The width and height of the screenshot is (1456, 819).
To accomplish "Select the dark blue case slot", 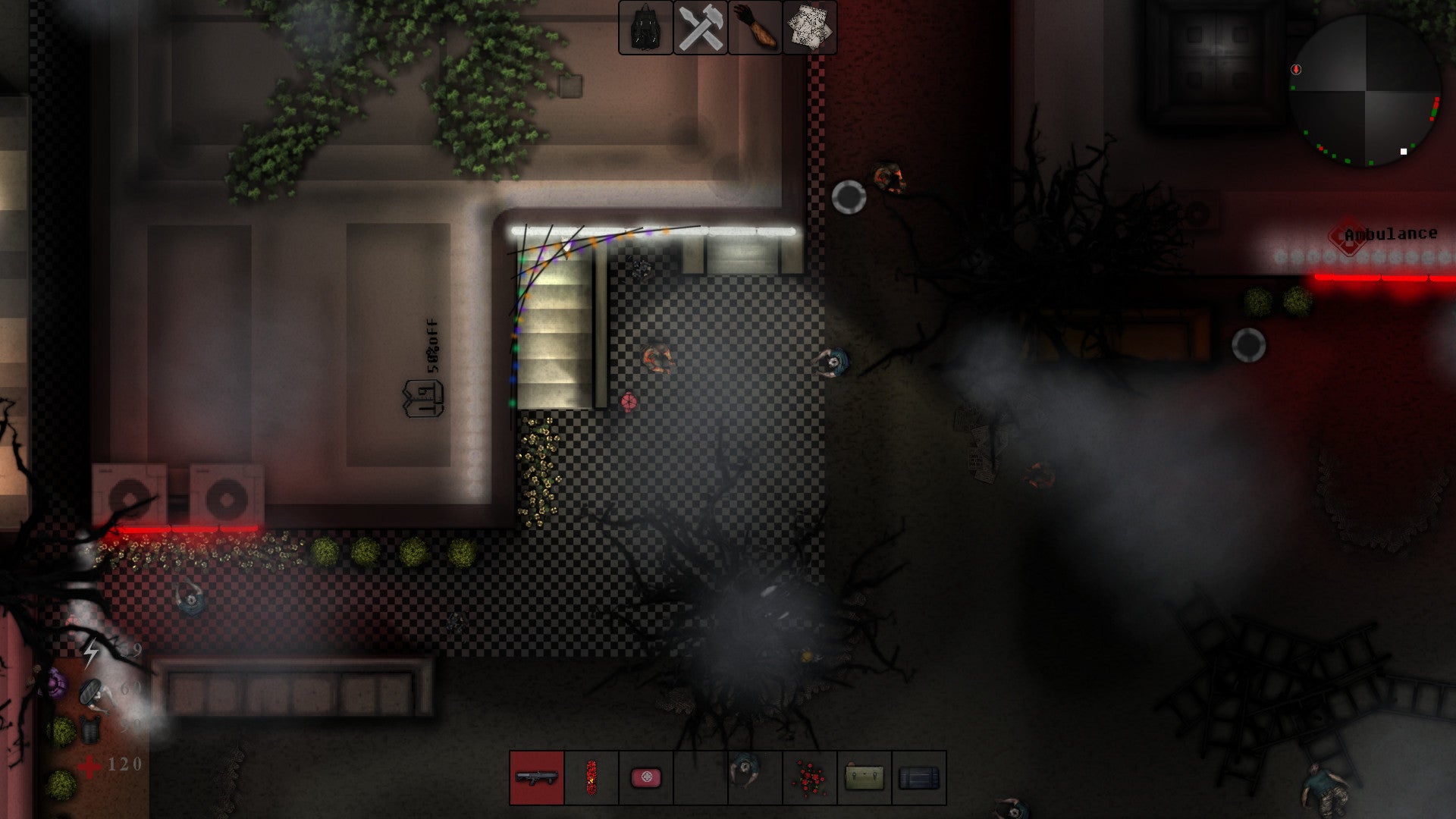I will pos(919,777).
